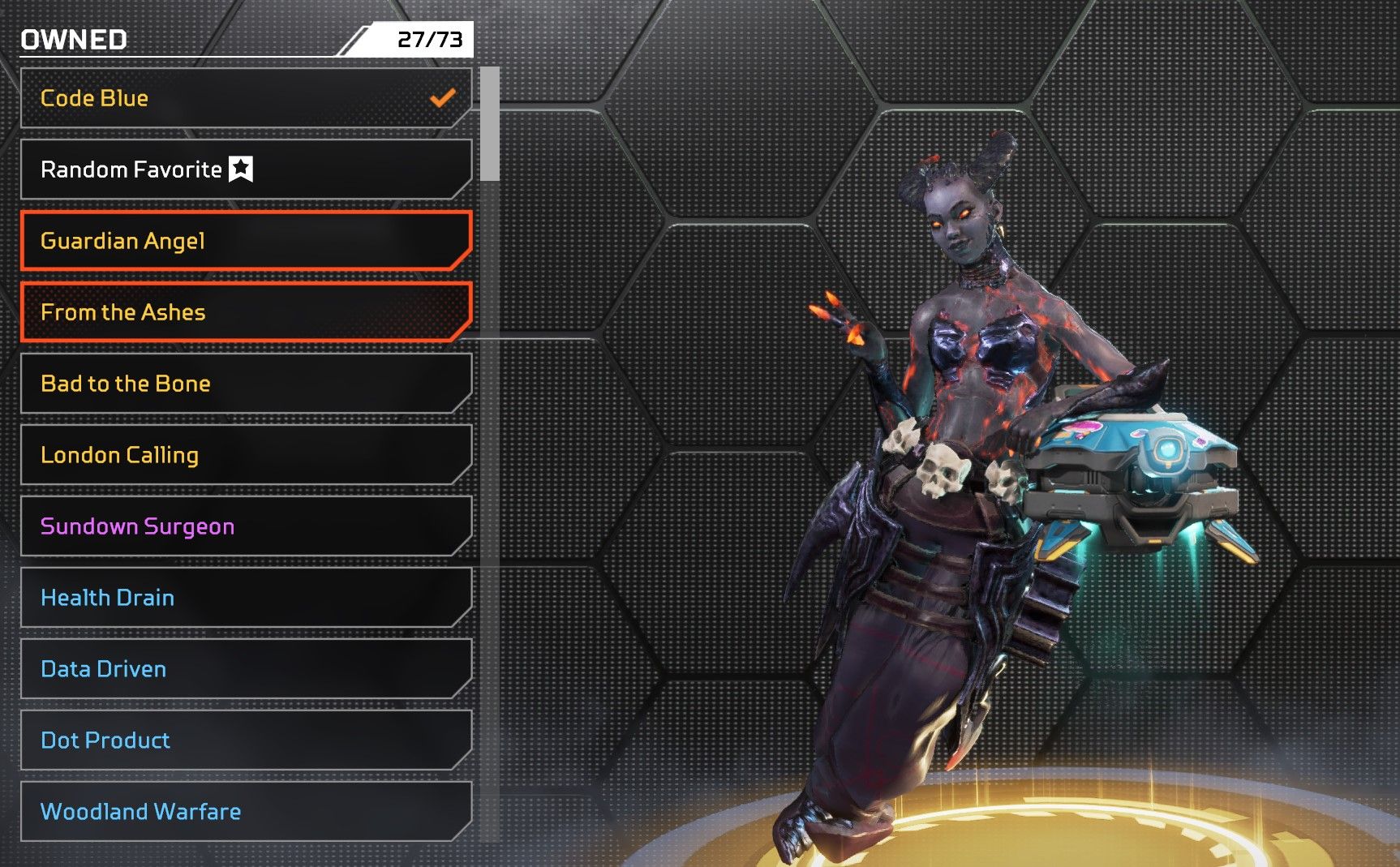Preview the Health Drain skin

point(245,598)
